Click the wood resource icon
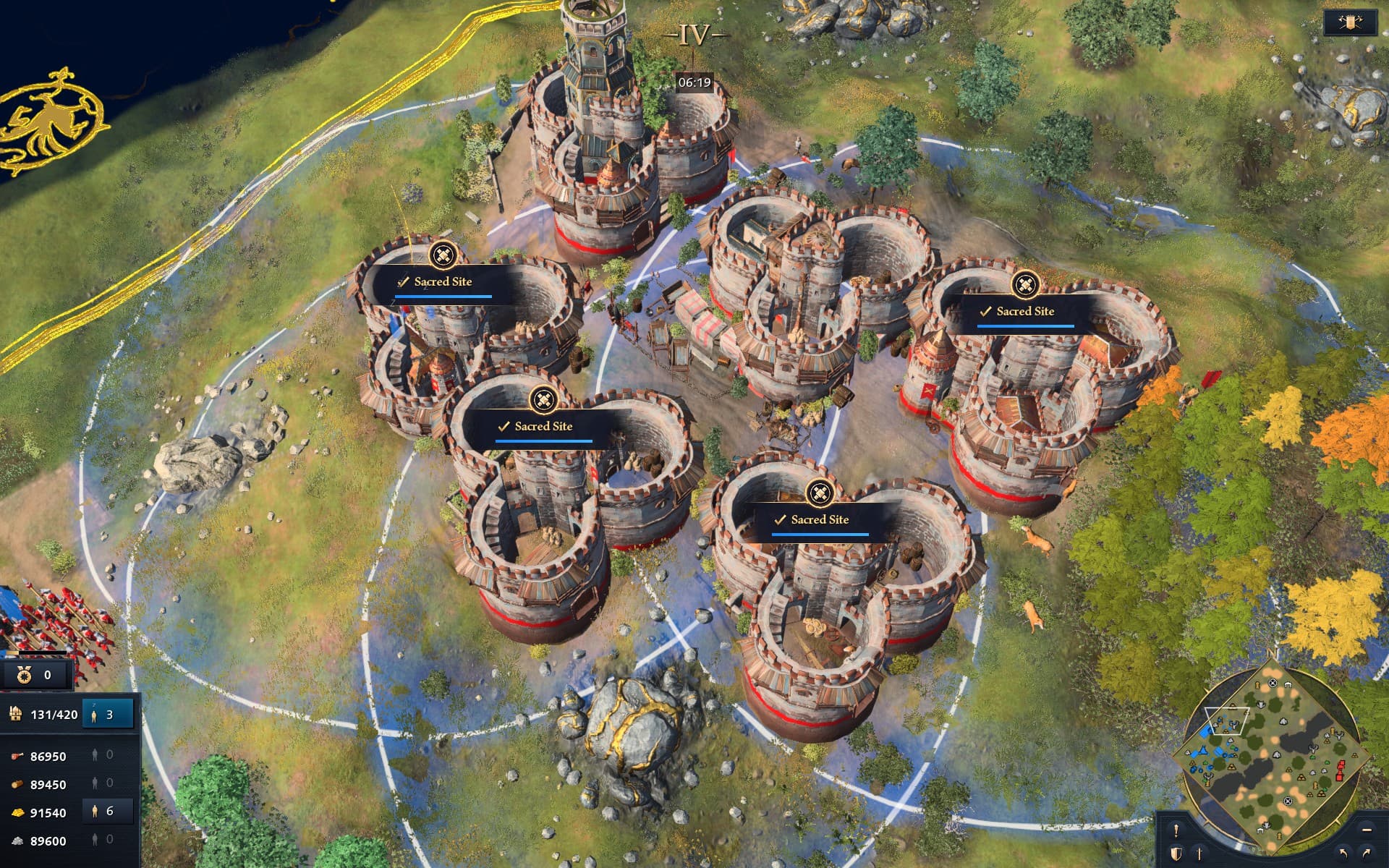The width and height of the screenshot is (1389, 868). tap(17, 783)
